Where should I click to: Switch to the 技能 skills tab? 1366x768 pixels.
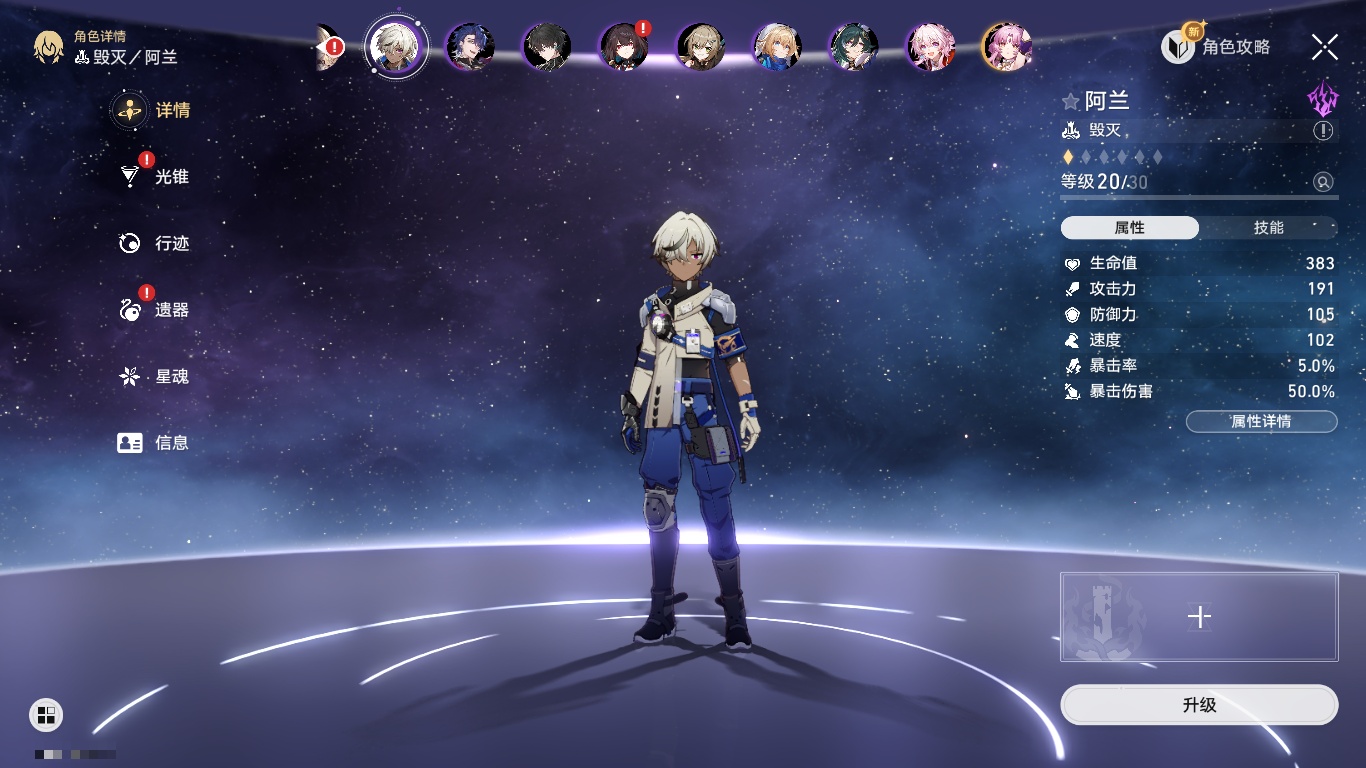click(x=1268, y=228)
